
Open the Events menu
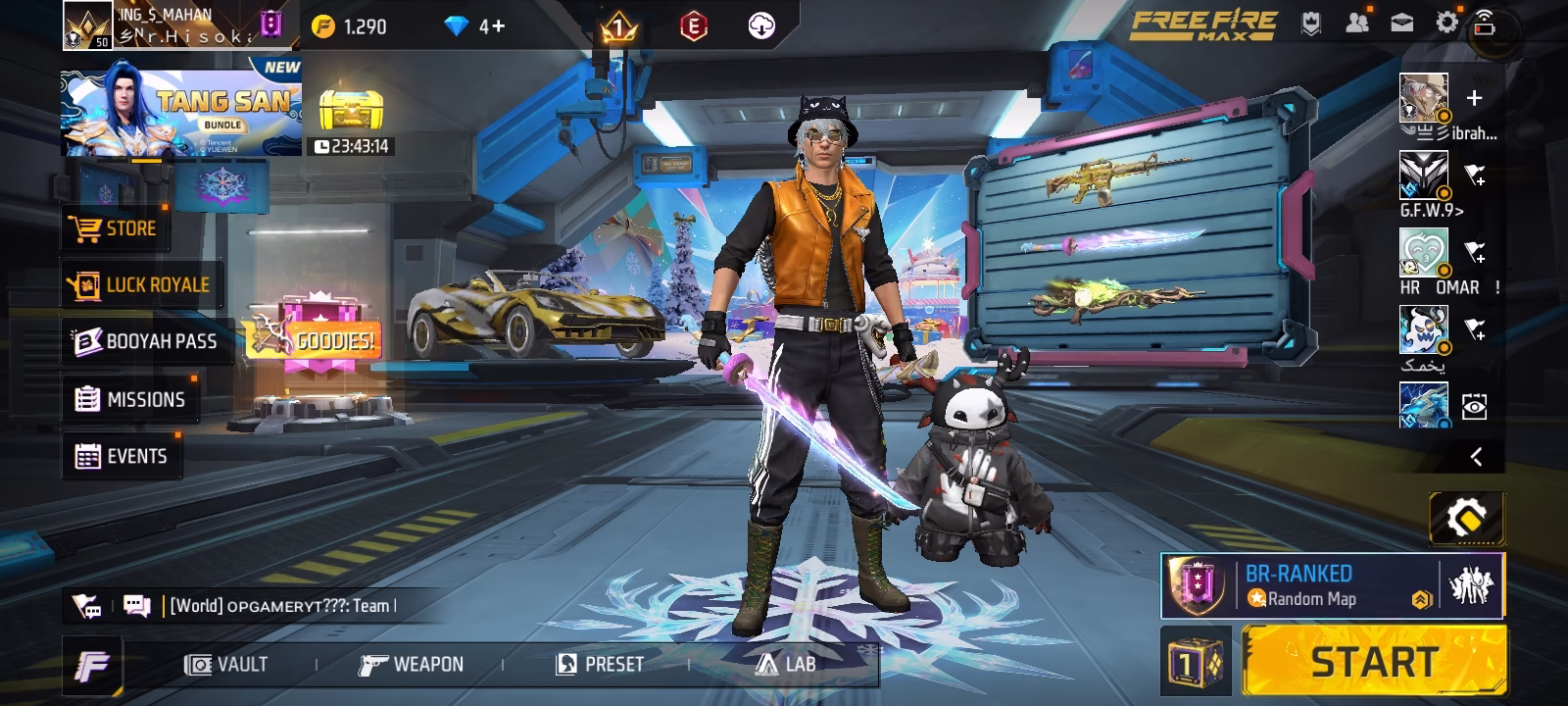(122, 456)
